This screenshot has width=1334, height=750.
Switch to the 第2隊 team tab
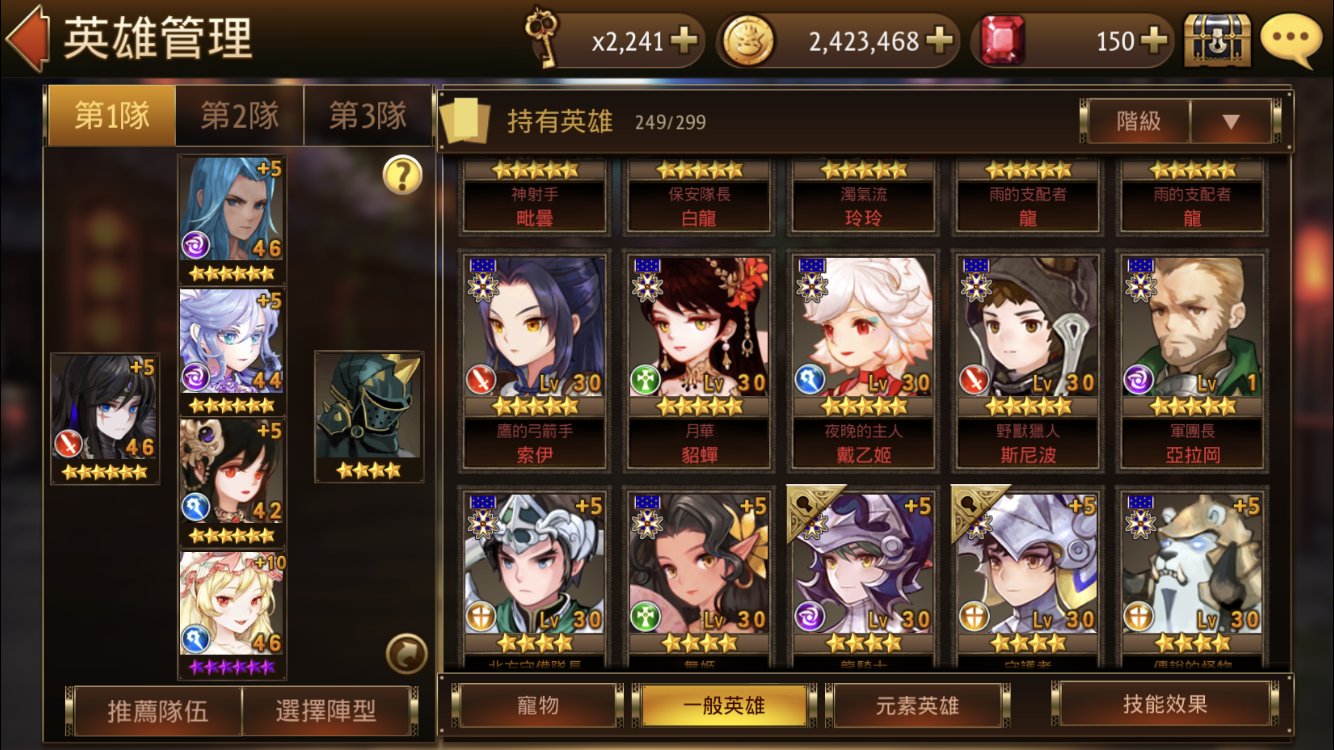239,116
